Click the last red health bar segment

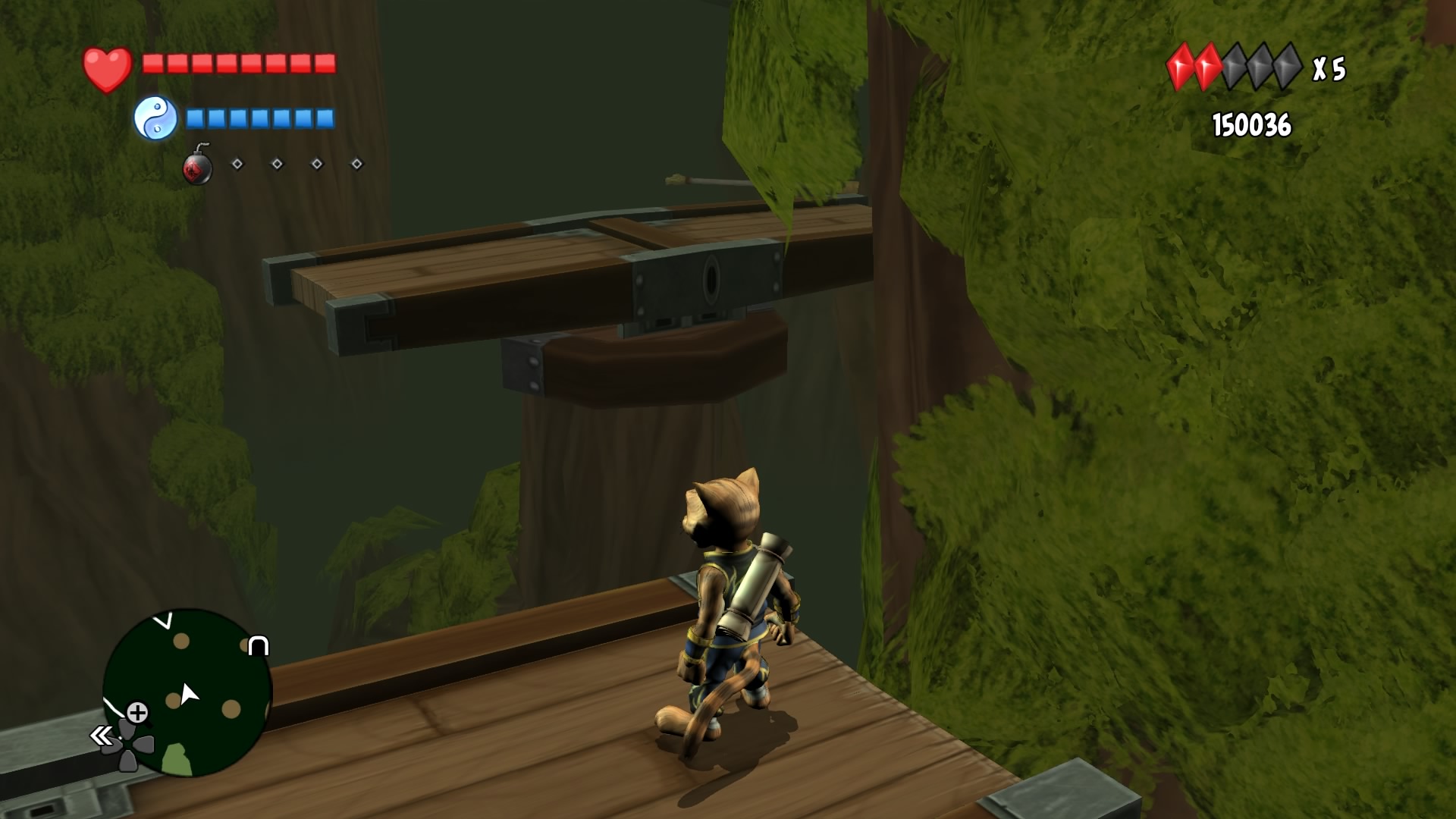[325, 64]
